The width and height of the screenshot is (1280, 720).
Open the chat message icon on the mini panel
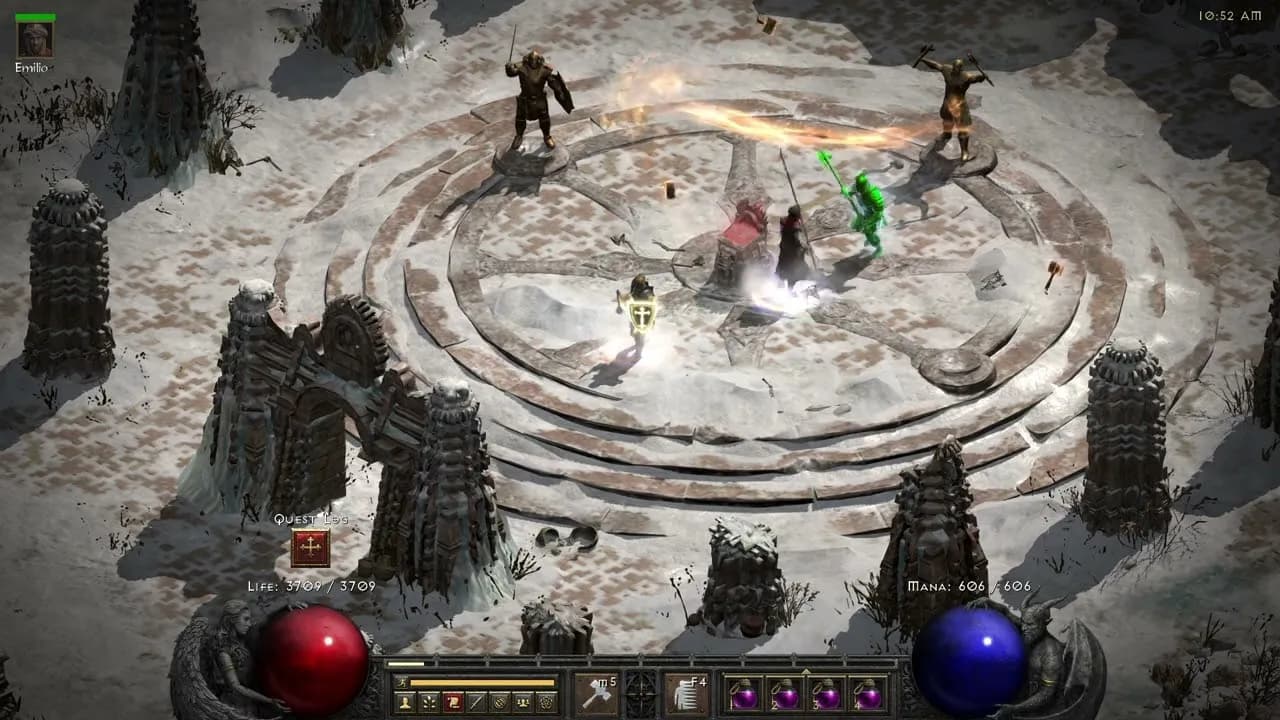click(474, 703)
